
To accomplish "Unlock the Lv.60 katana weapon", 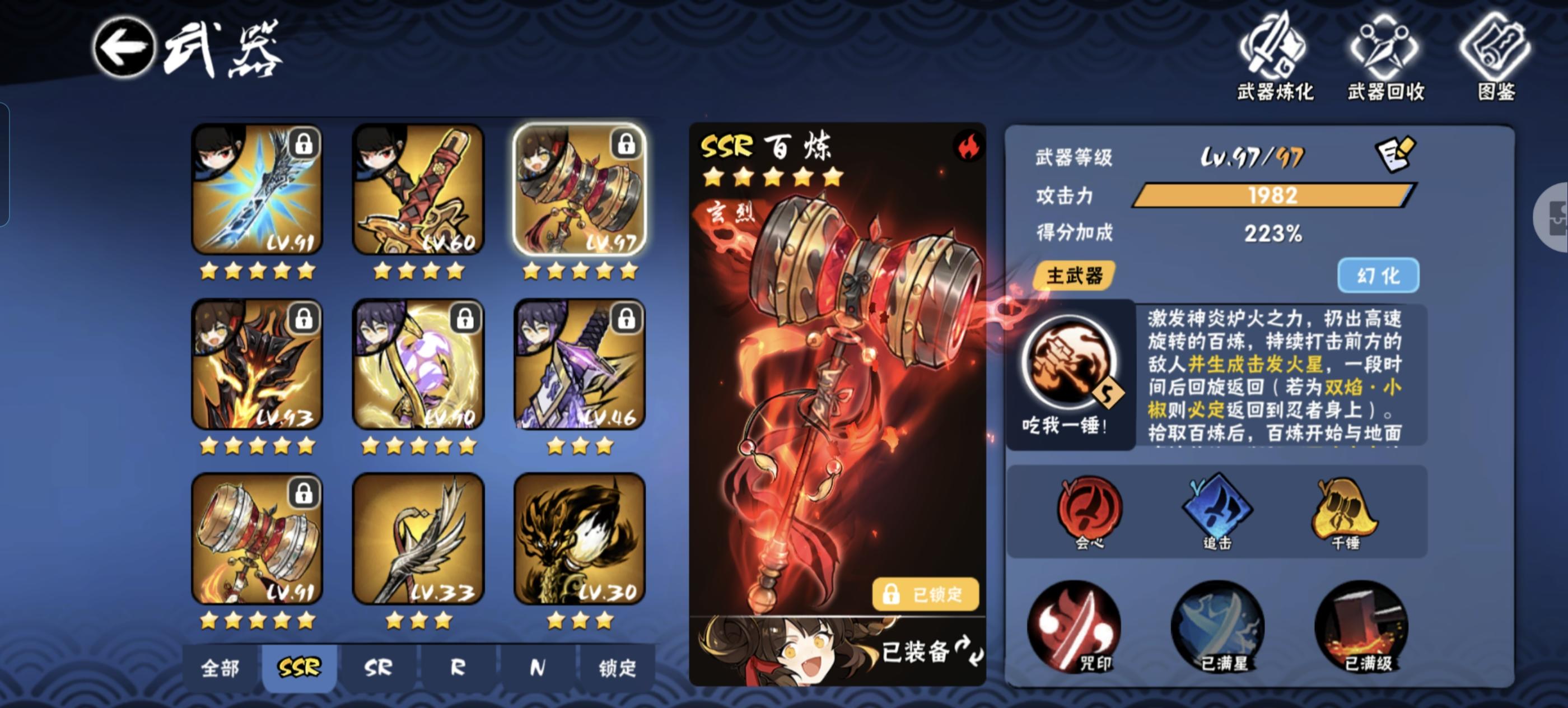I will pos(466,145).
